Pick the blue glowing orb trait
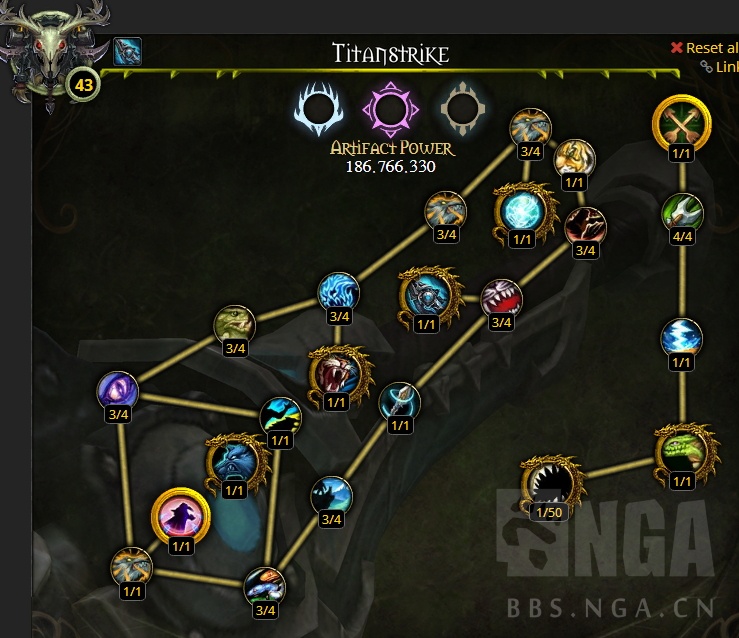This screenshot has width=739, height=638. (x=521, y=212)
